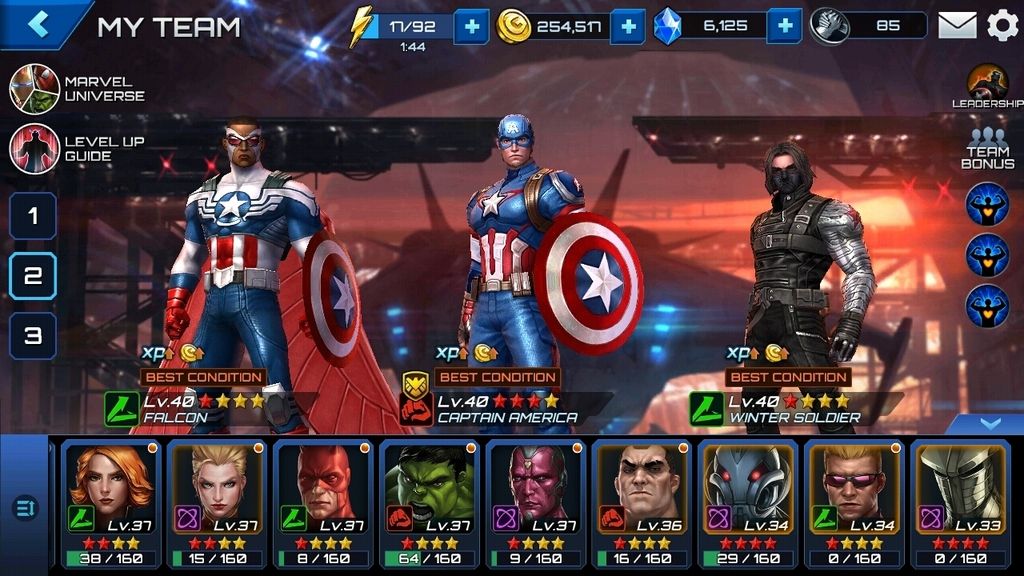The image size is (1024, 576).
Task: Buy more gold with the plus button
Action: click(627, 26)
